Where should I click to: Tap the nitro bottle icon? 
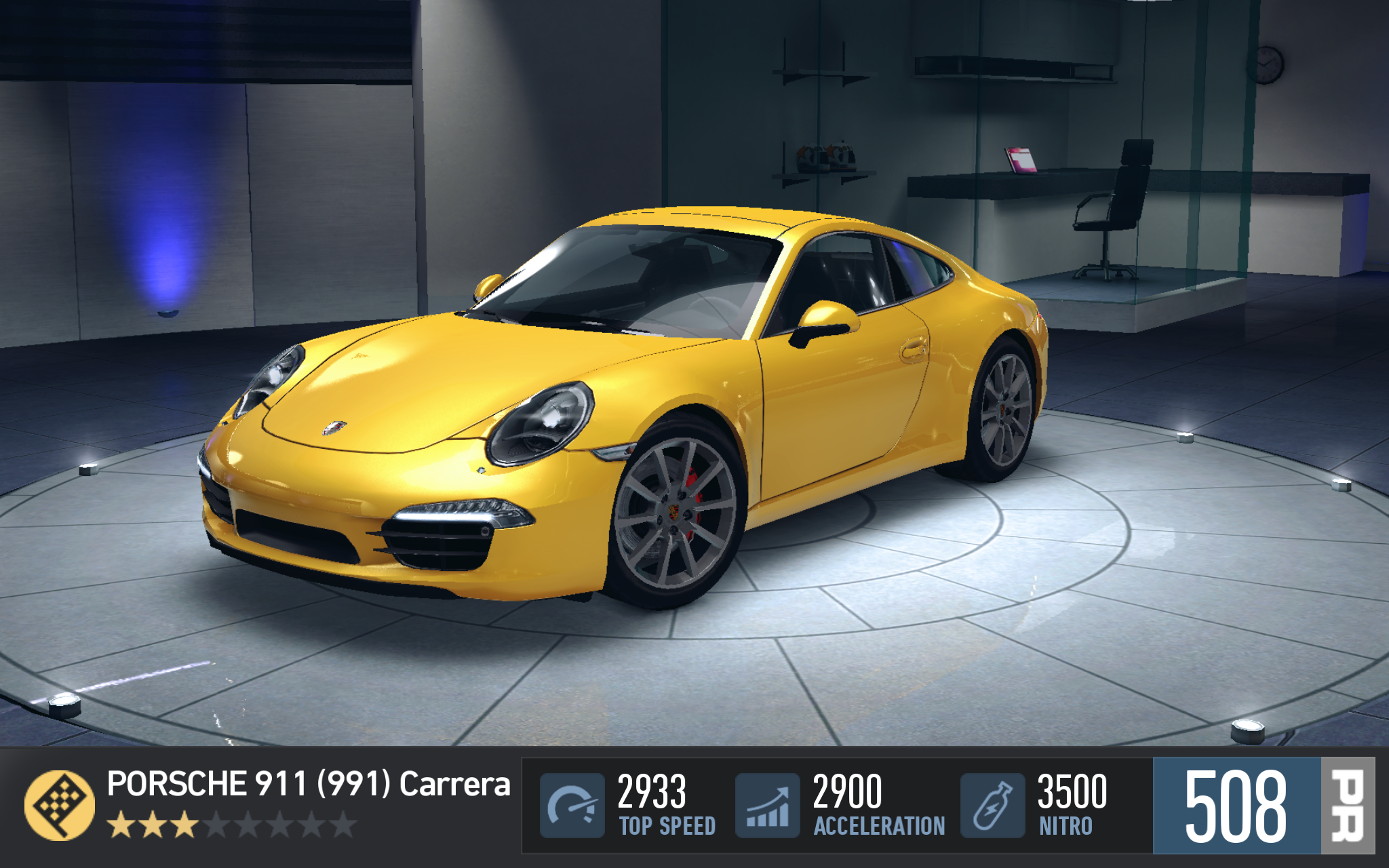point(992,806)
